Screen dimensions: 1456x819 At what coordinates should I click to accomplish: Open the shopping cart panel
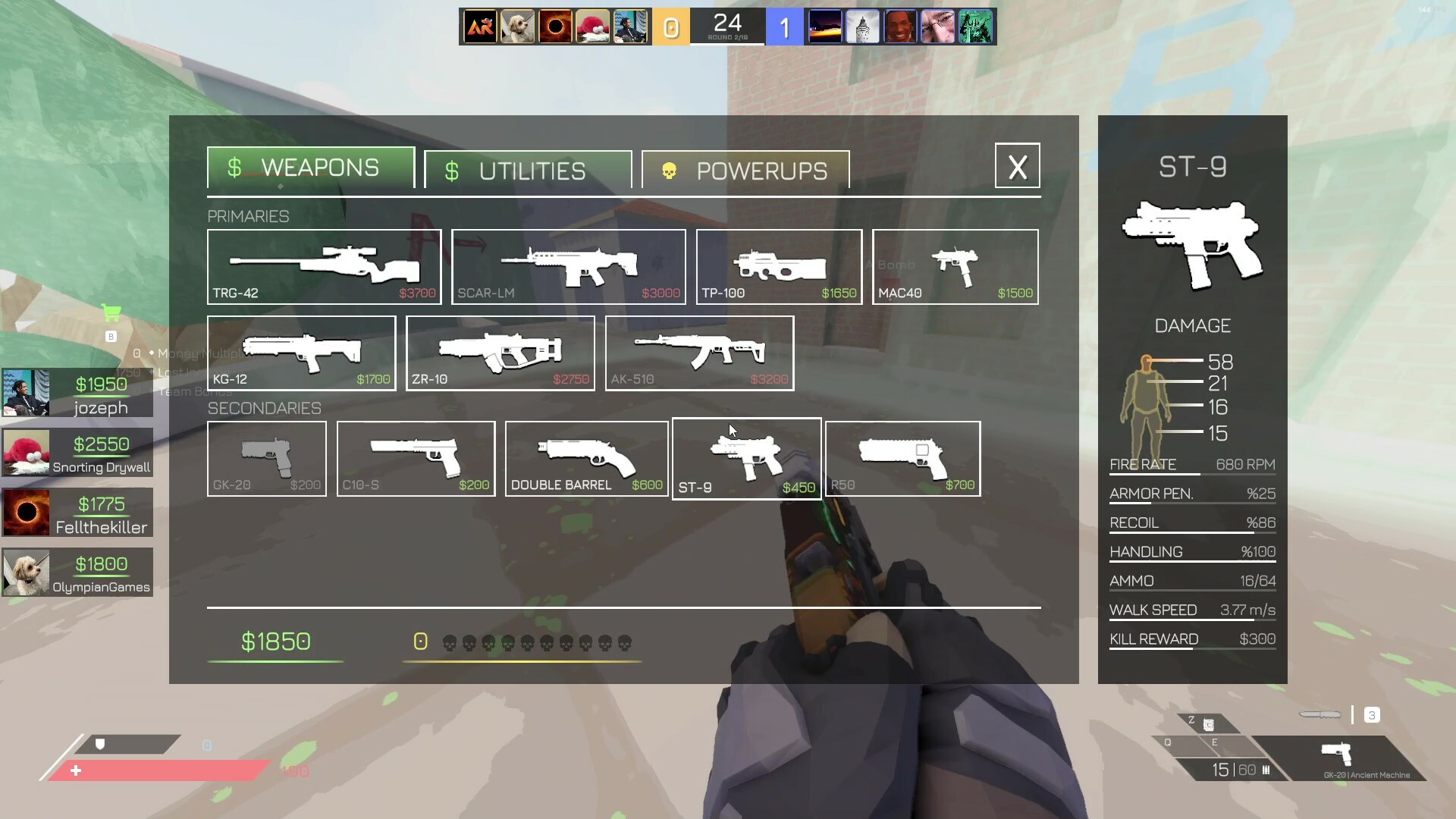pos(111,312)
